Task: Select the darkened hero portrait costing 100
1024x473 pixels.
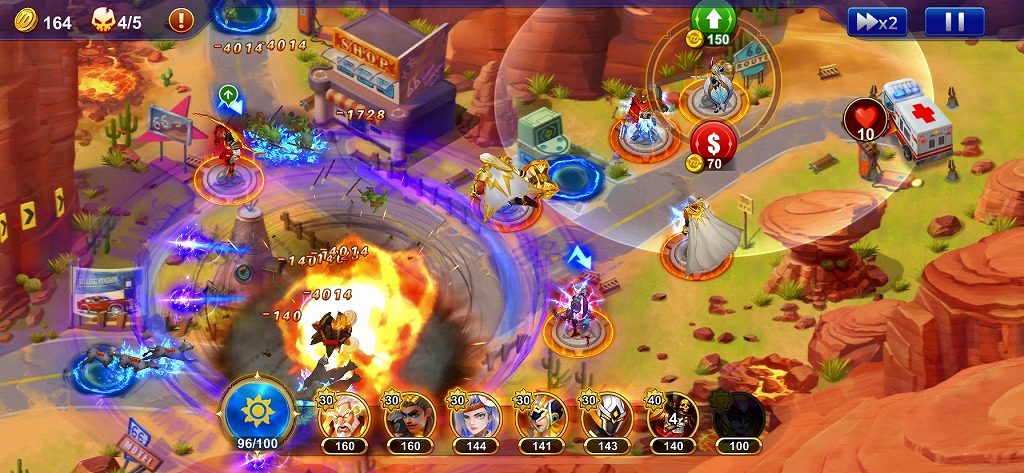Action: [x=739, y=418]
